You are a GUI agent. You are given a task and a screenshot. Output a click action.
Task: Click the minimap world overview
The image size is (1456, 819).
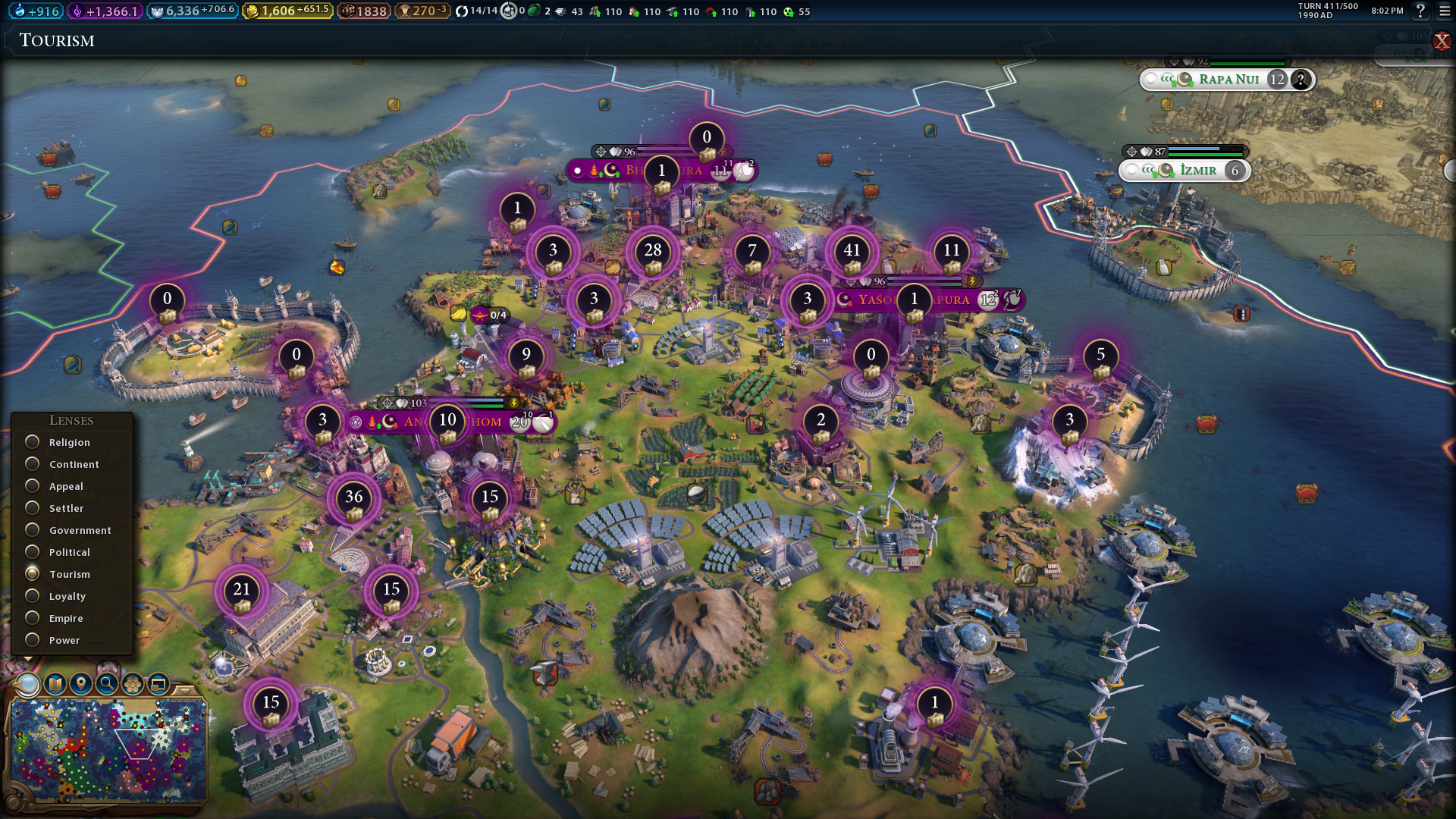click(108, 749)
